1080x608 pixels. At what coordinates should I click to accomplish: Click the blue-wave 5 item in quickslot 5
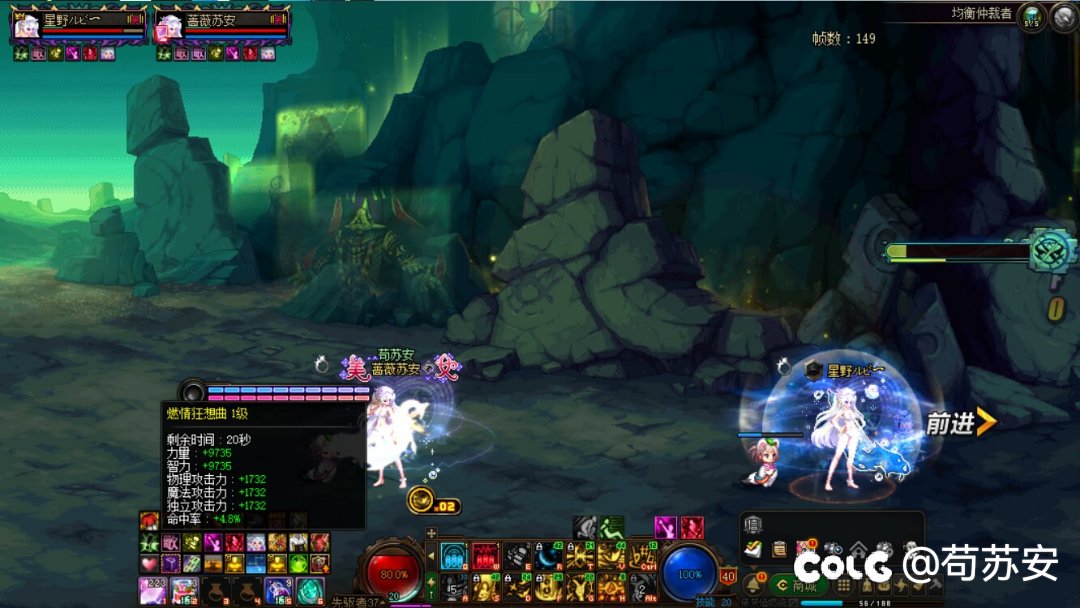pyautogui.click(x=278, y=591)
